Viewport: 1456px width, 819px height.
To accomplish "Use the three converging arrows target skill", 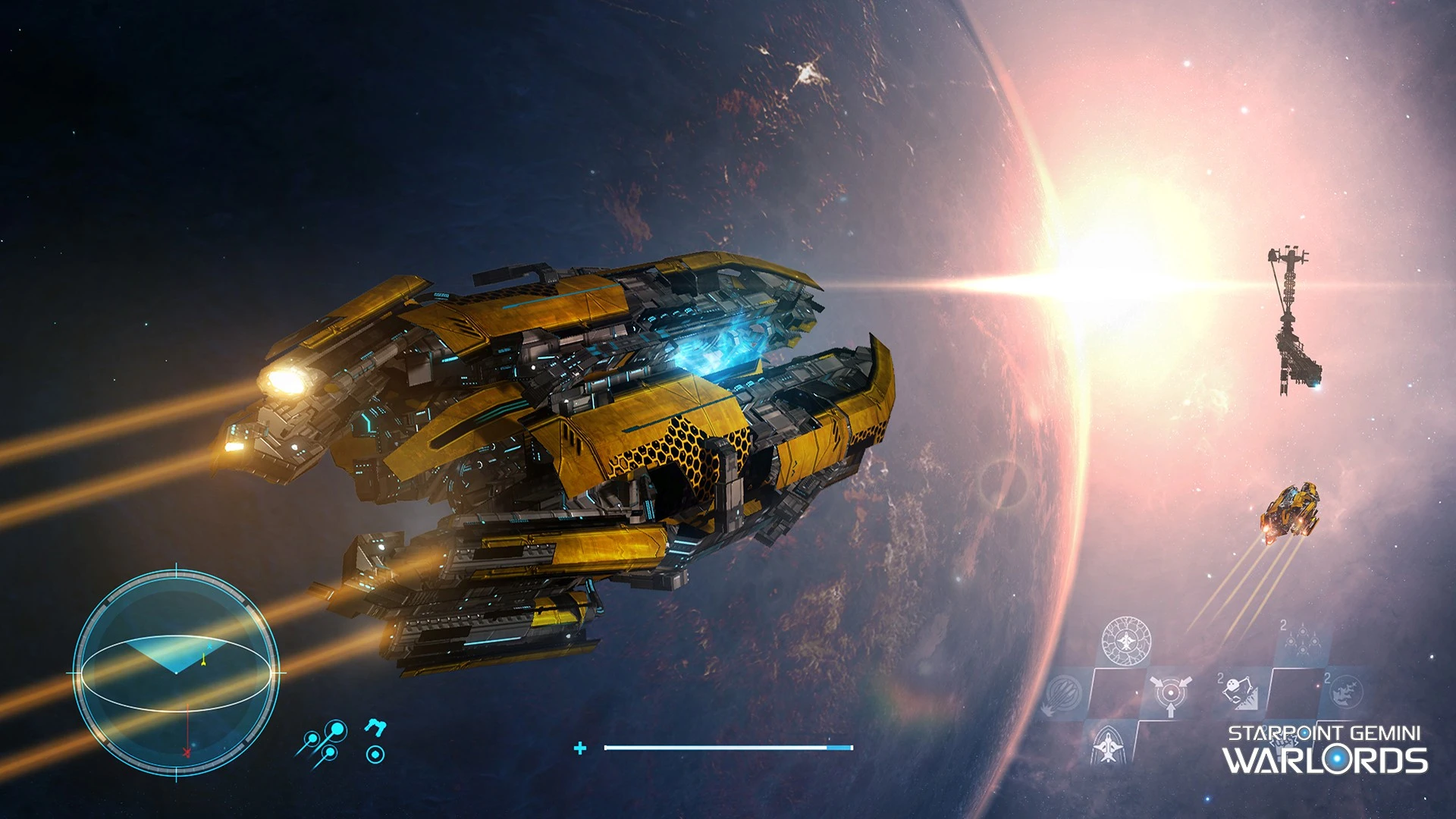I will point(1170,693).
